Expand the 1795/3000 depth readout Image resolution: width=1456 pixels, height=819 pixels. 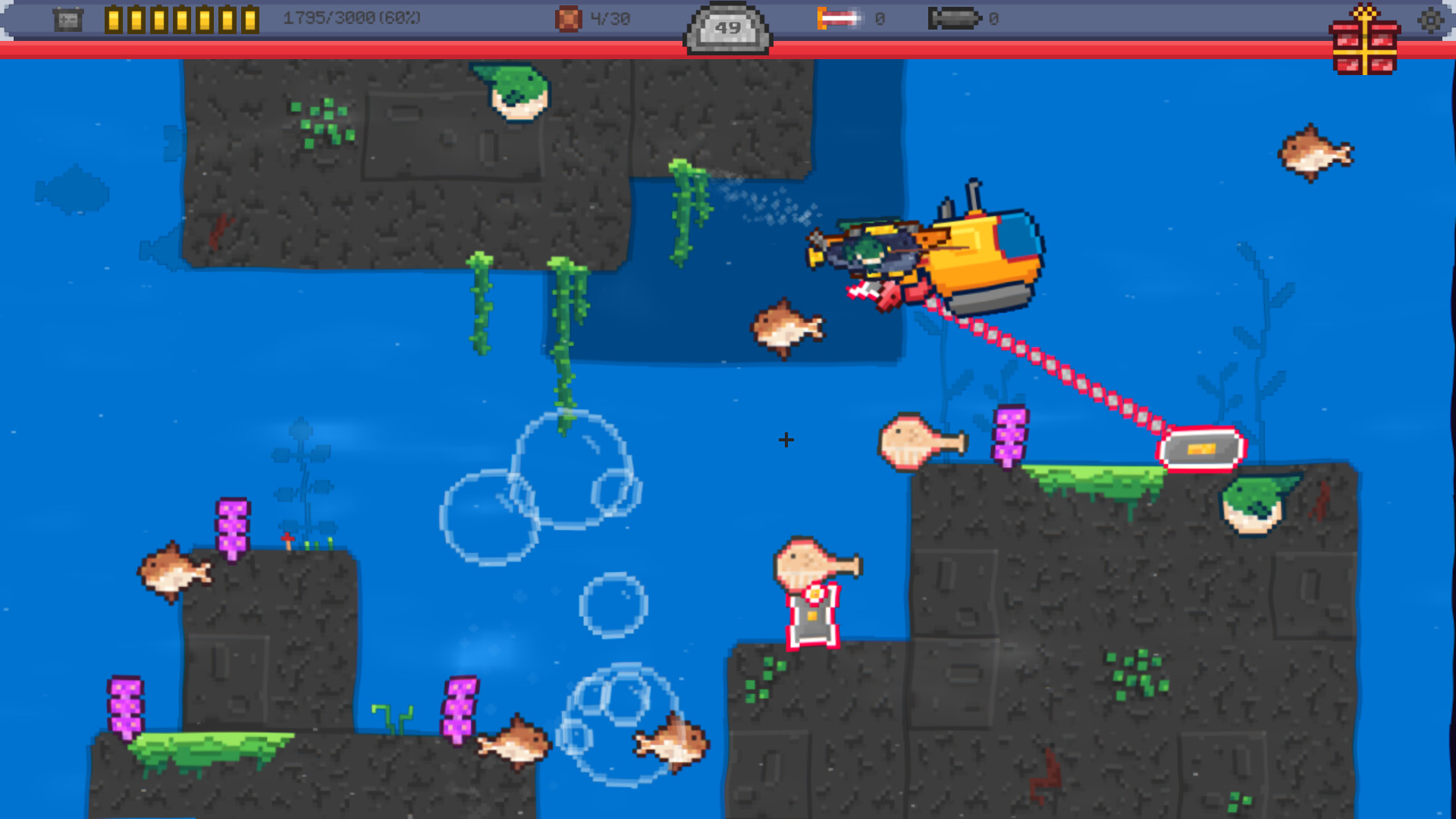click(350, 17)
